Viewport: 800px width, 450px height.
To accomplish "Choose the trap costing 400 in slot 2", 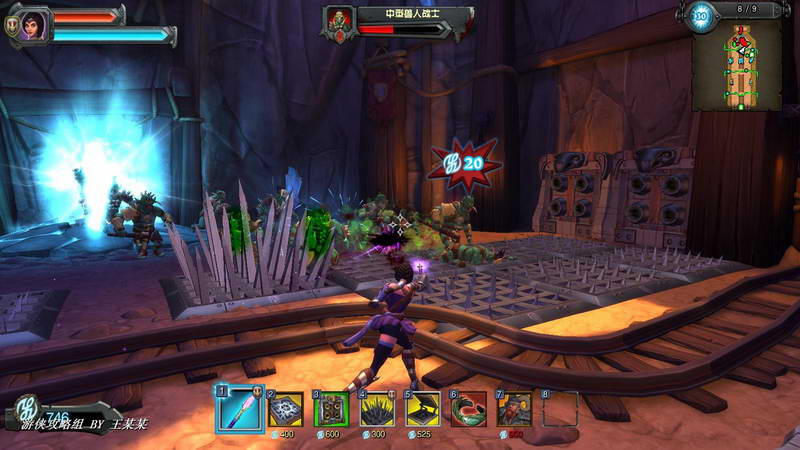I will (x=285, y=409).
